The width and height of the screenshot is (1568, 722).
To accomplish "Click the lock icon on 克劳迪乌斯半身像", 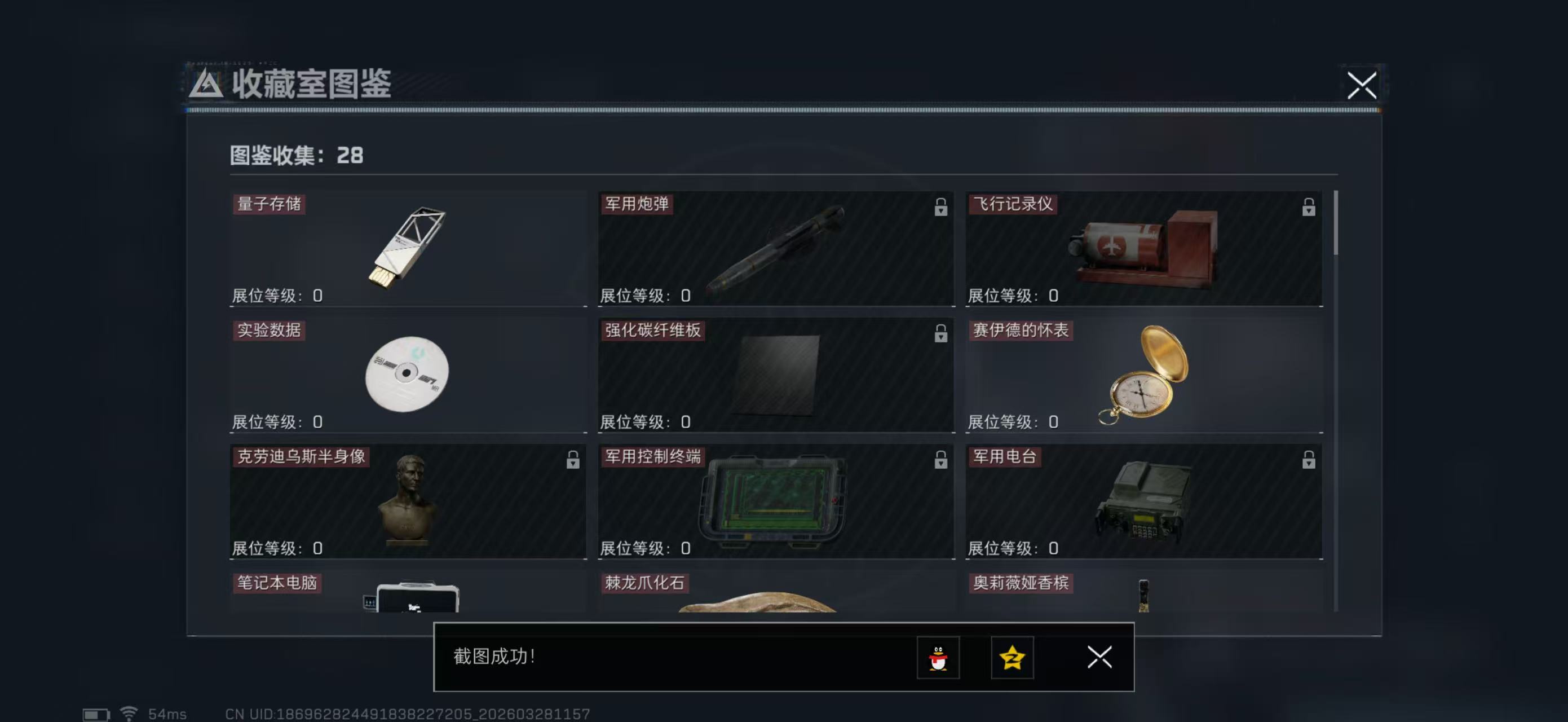I will 573,461.
